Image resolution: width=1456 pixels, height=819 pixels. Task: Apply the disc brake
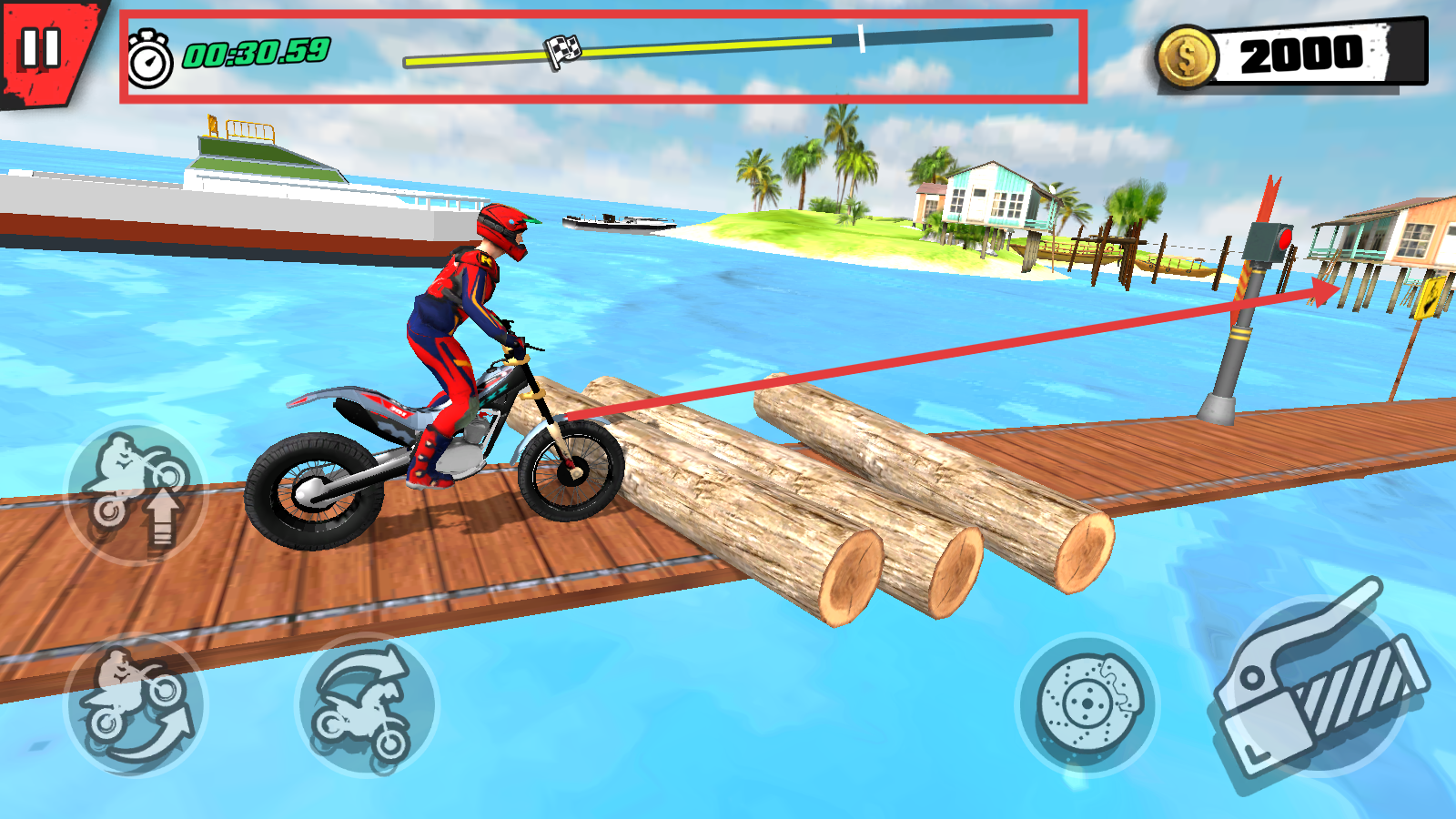(x=1087, y=703)
